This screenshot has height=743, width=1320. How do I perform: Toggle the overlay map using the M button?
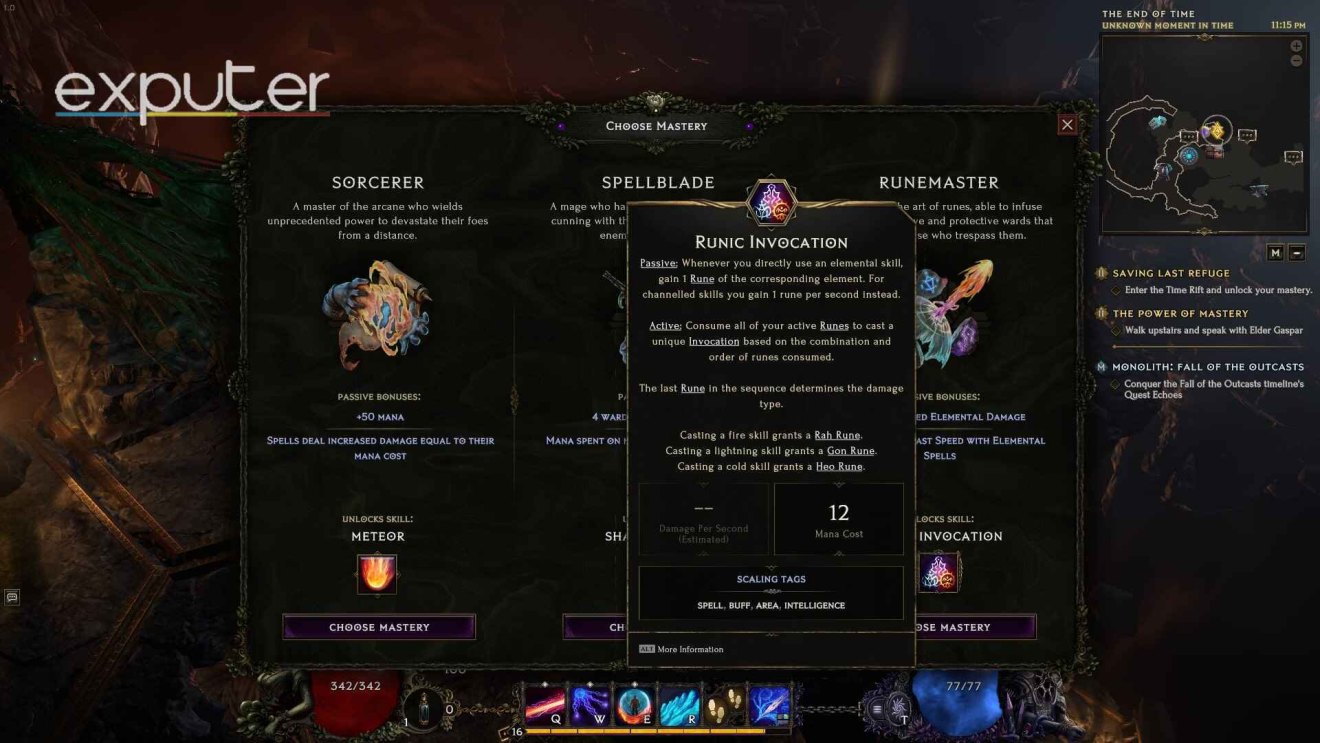coord(1275,252)
